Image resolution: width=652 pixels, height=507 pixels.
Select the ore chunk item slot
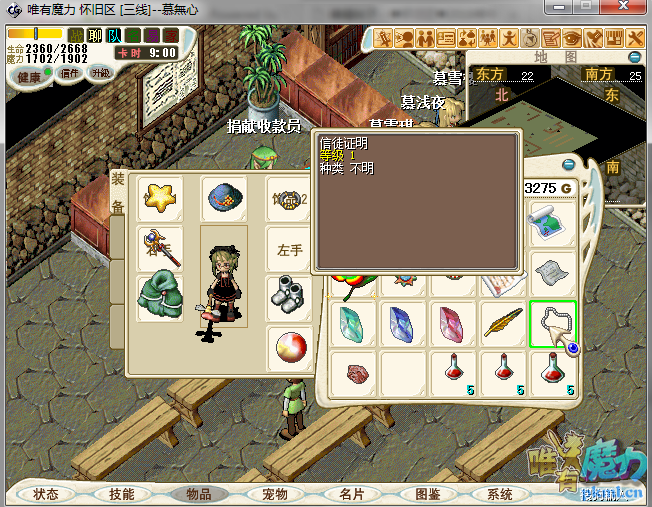tap(355, 374)
